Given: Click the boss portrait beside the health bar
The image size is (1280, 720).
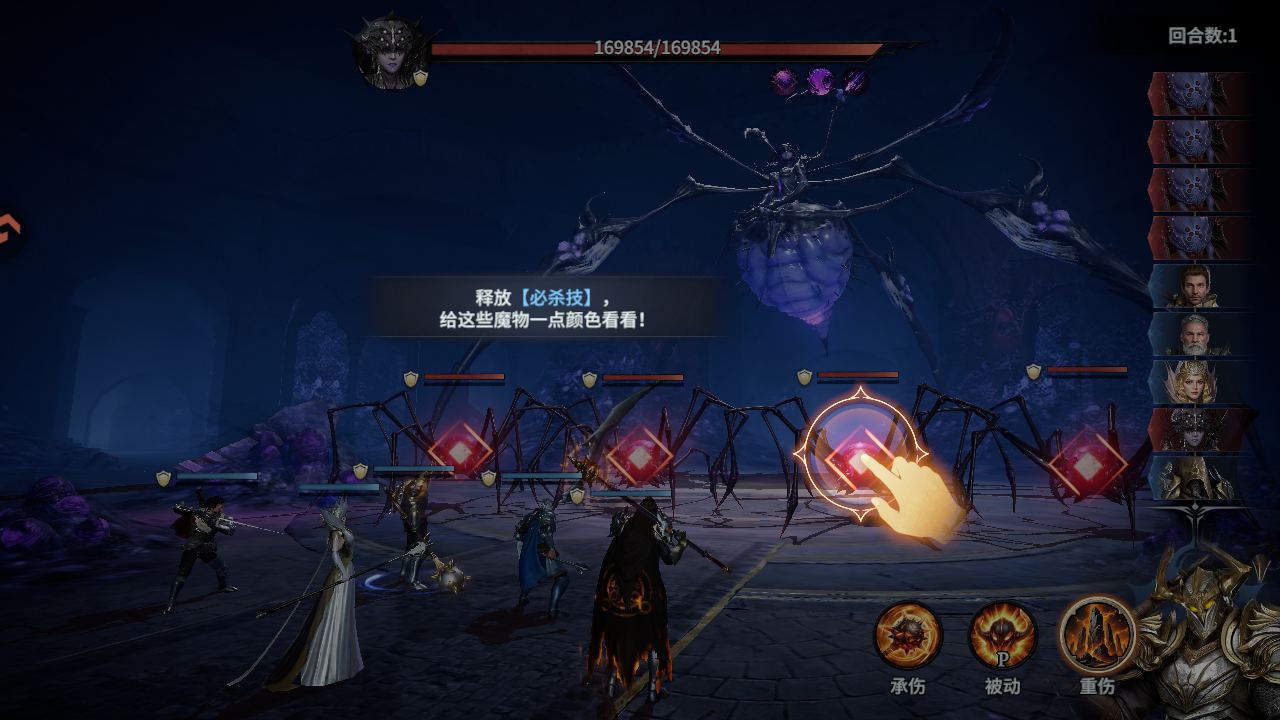Looking at the screenshot, I should point(391,52).
